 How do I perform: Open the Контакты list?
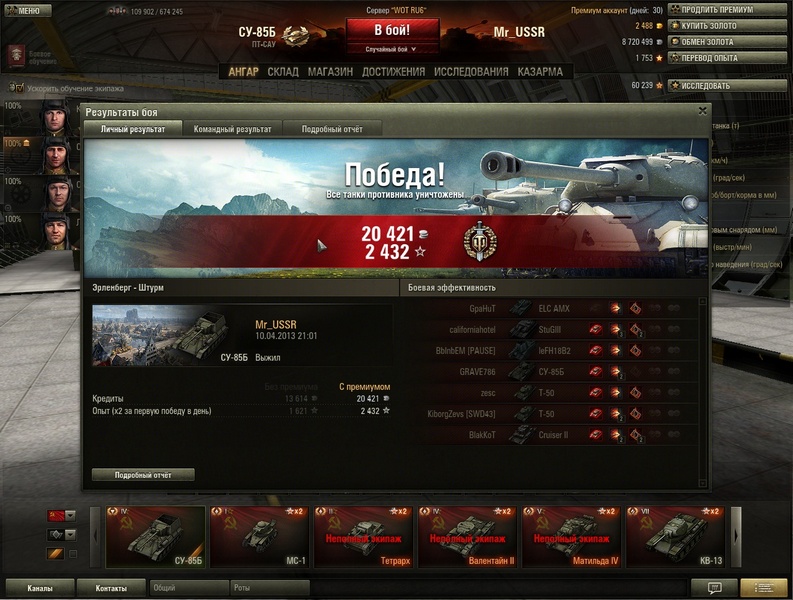click(111, 588)
